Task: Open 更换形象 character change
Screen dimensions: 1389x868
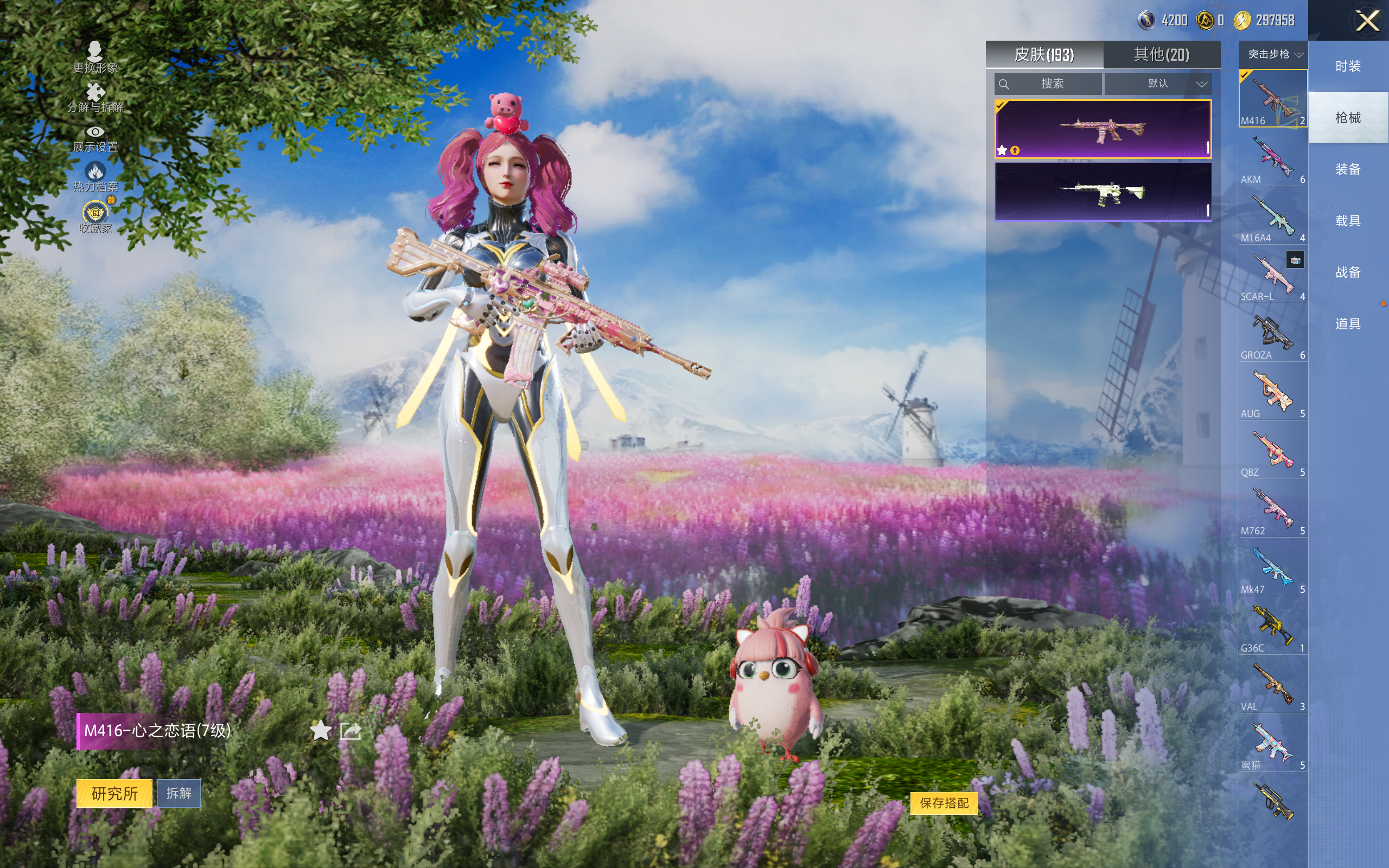Action: click(95, 58)
